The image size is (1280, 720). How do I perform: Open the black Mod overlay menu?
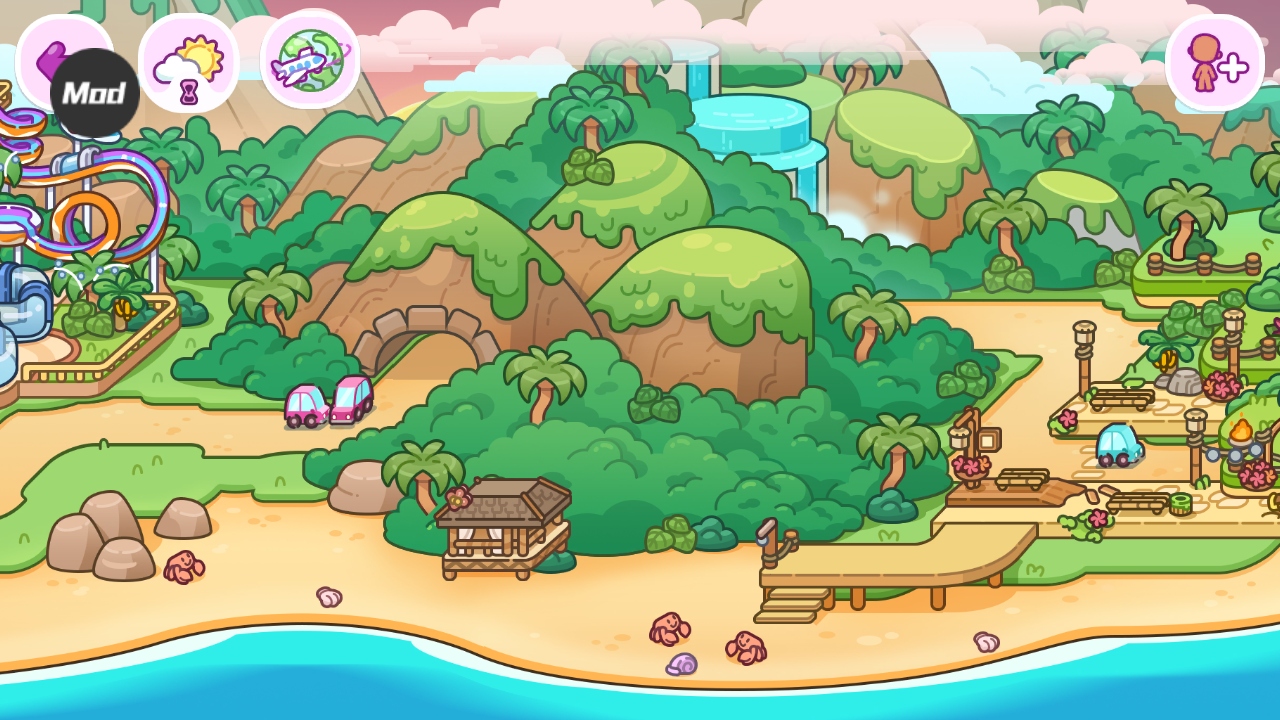[95, 94]
